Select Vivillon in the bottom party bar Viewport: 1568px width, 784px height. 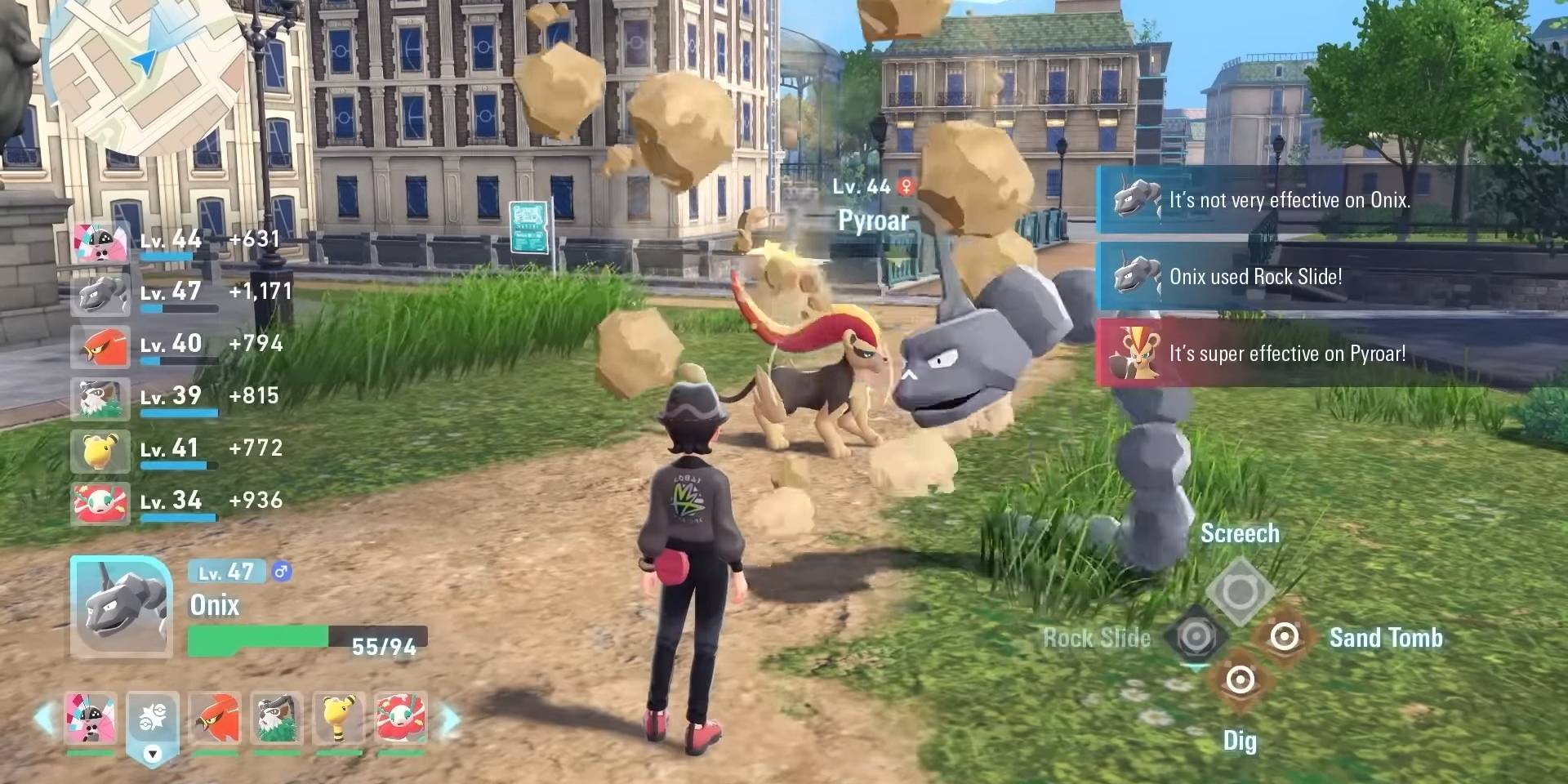coord(90,718)
